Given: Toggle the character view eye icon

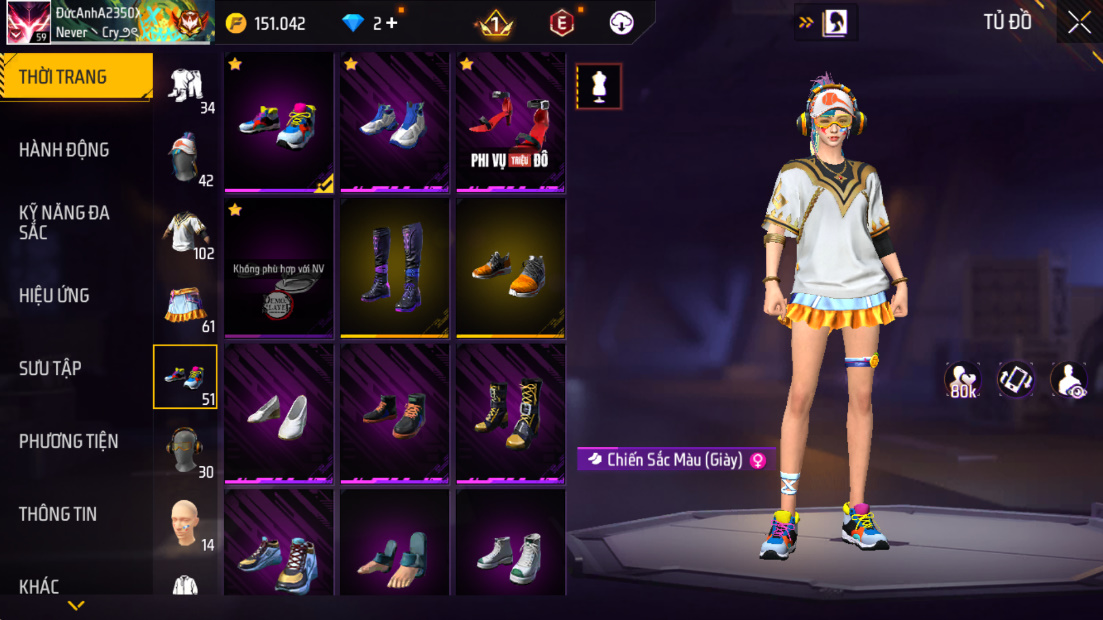Looking at the screenshot, I should point(1068,380).
